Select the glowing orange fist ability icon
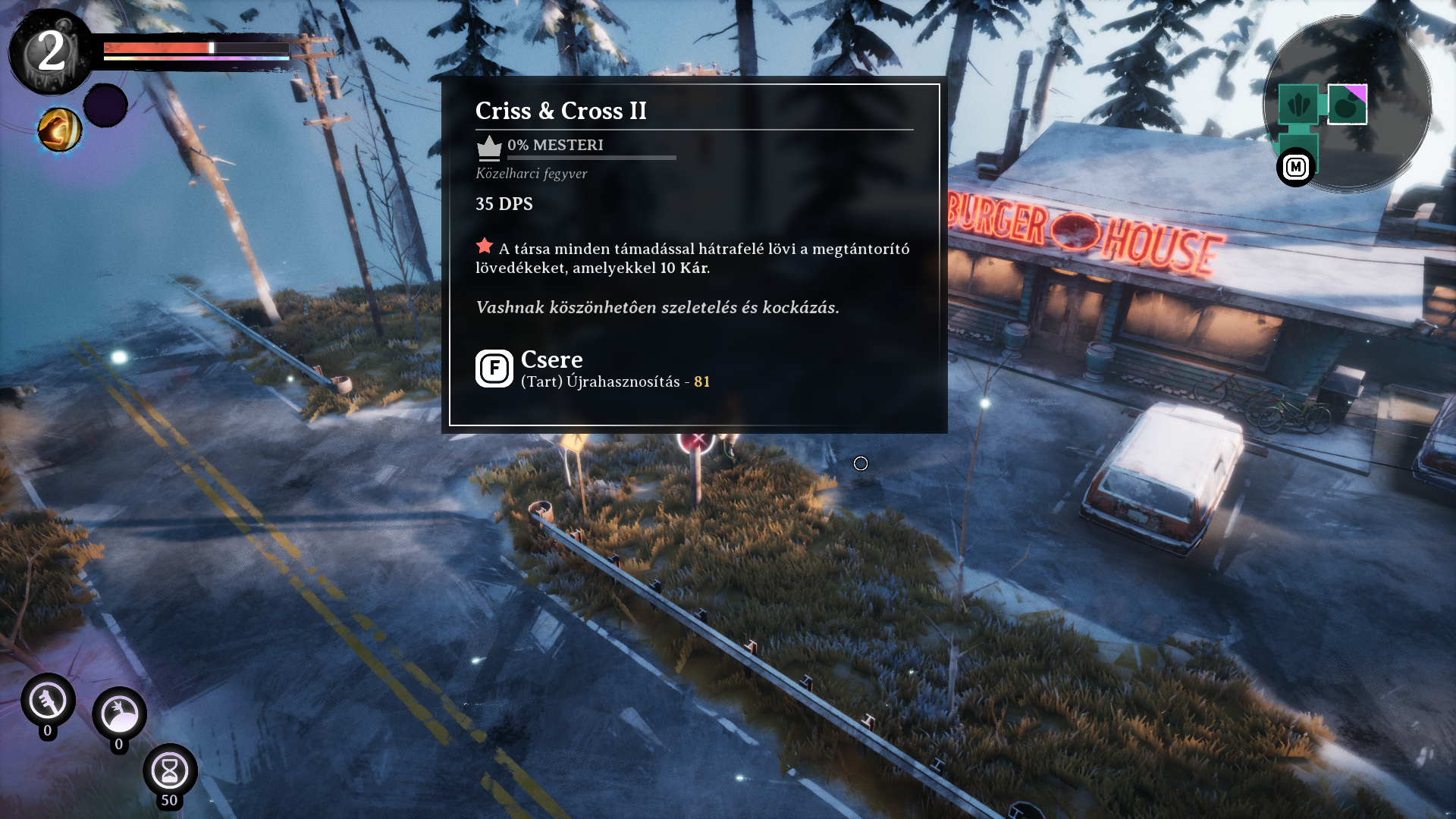This screenshot has height=819, width=1456. tap(60, 130)
